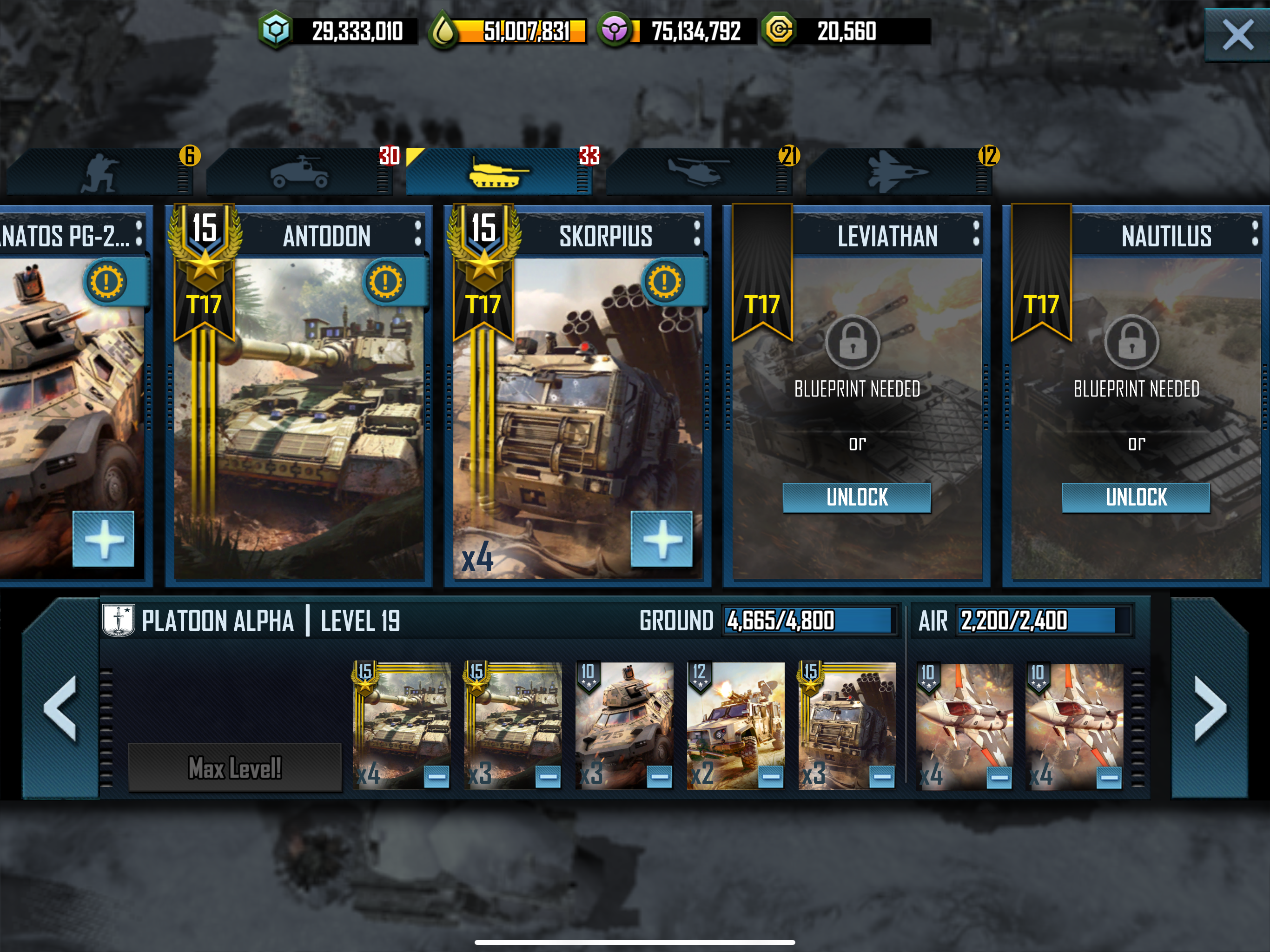
Task: Open Nautilus card three-dot menu
Action: coord(1255,234)
